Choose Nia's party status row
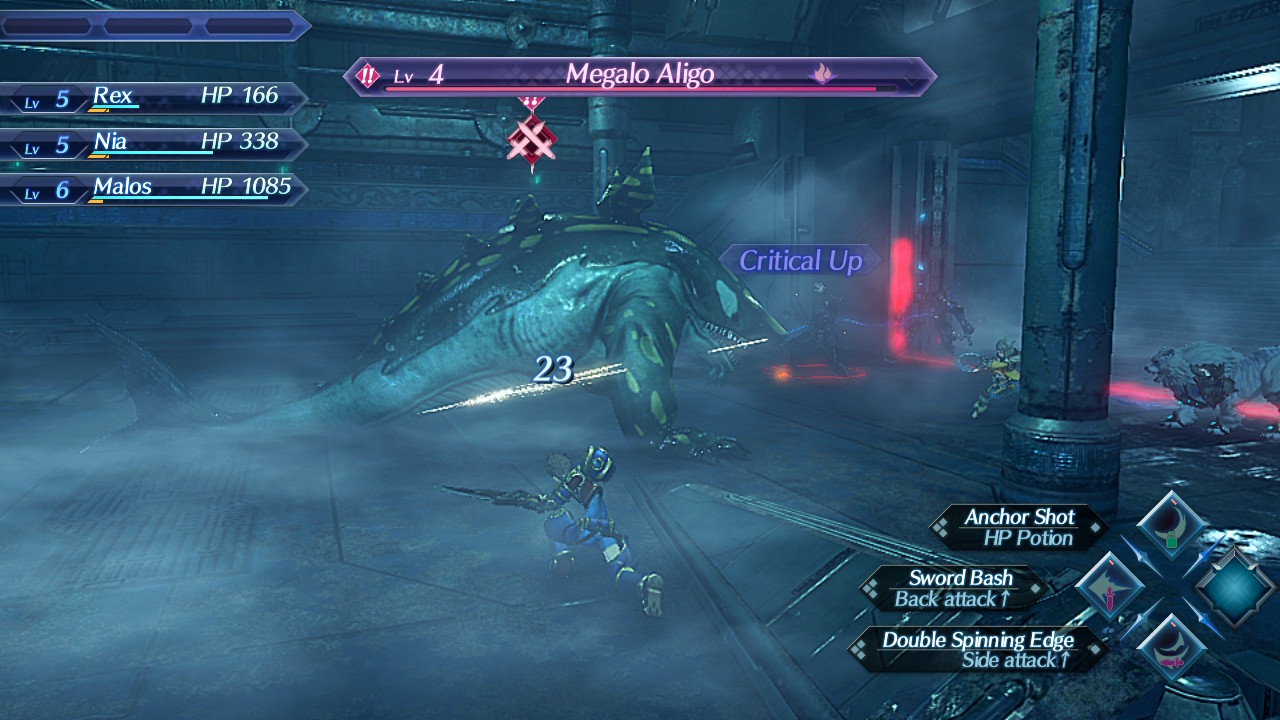 click(x=155, y=143)
